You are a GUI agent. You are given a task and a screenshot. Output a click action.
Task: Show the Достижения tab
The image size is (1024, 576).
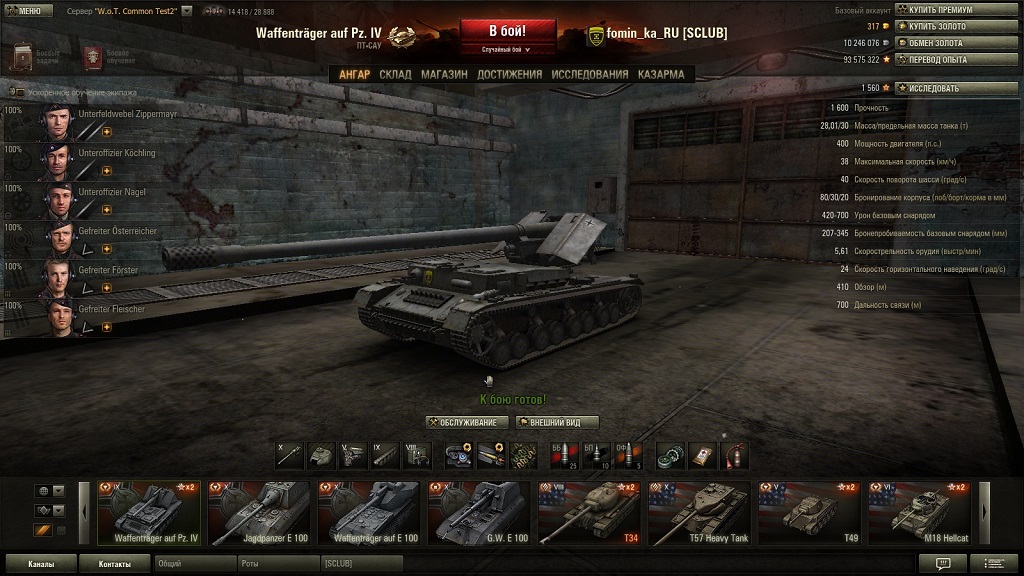coord(510,74)
